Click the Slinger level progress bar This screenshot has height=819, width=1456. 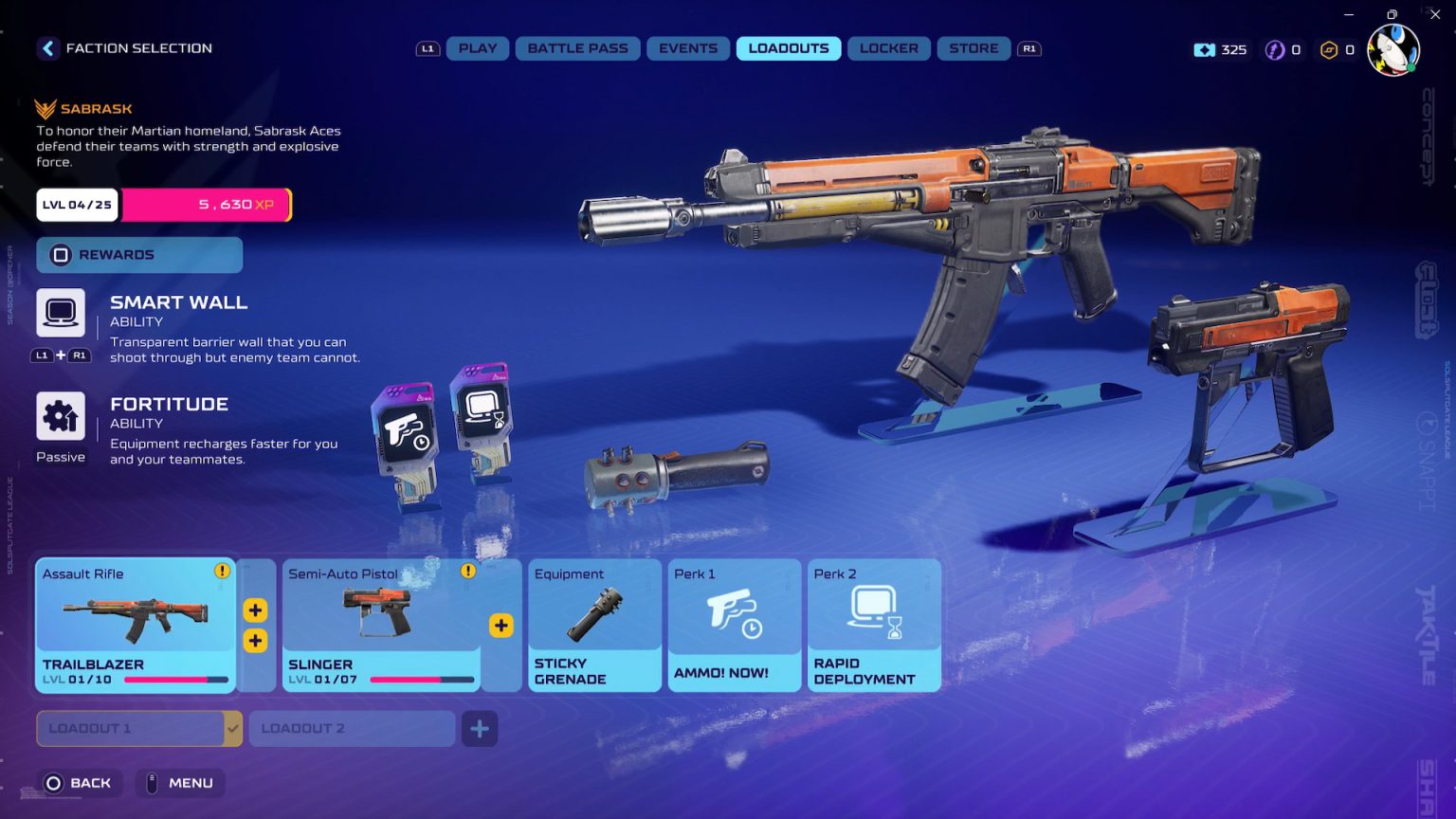pos(424,680)
